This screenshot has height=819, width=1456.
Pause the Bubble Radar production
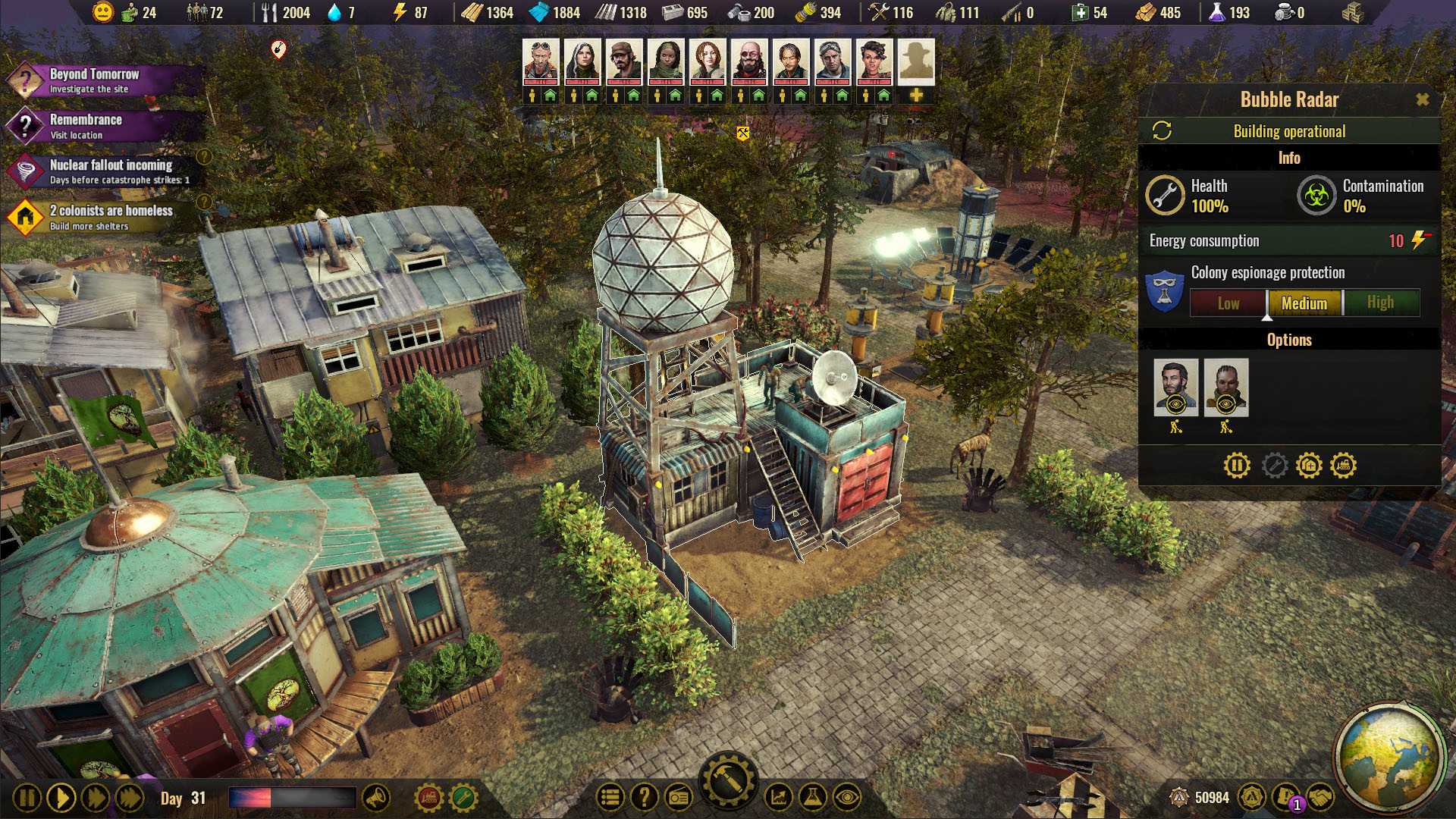pos(1237,465)
